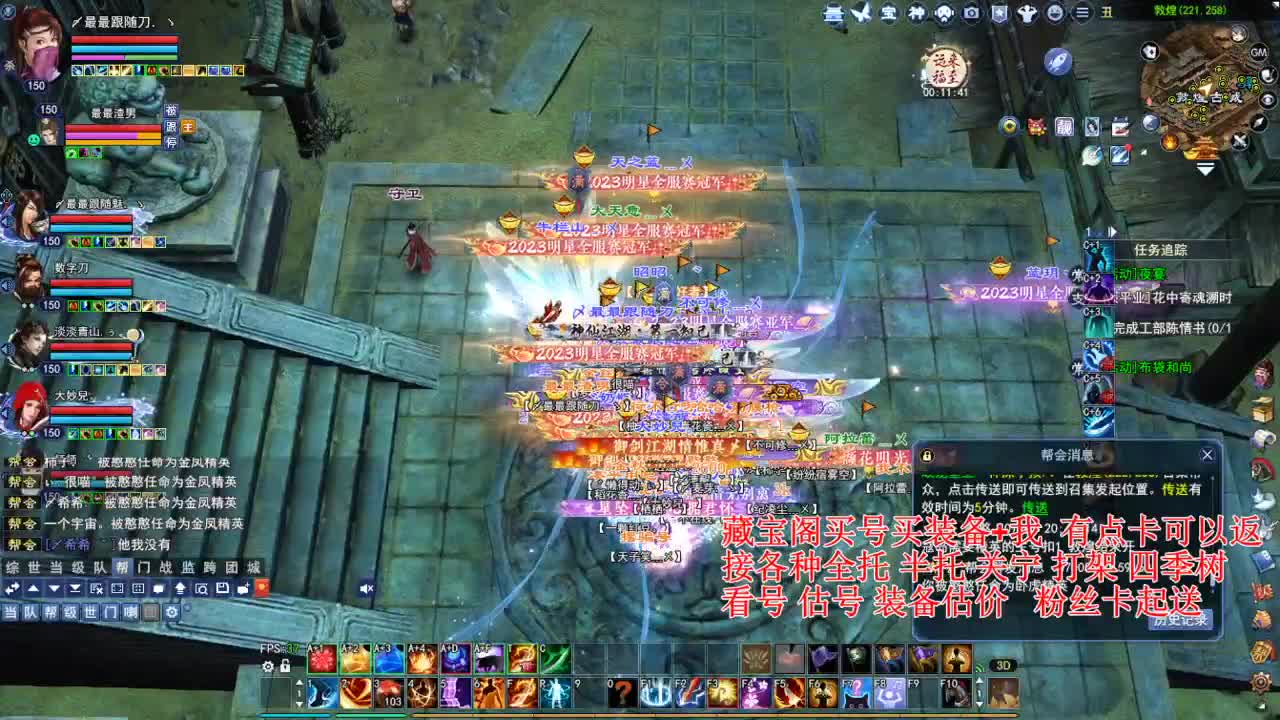Click the chat save icon in the chat toolbar
The width and height of the screenshot is (1280, 720).
point(223,588)
